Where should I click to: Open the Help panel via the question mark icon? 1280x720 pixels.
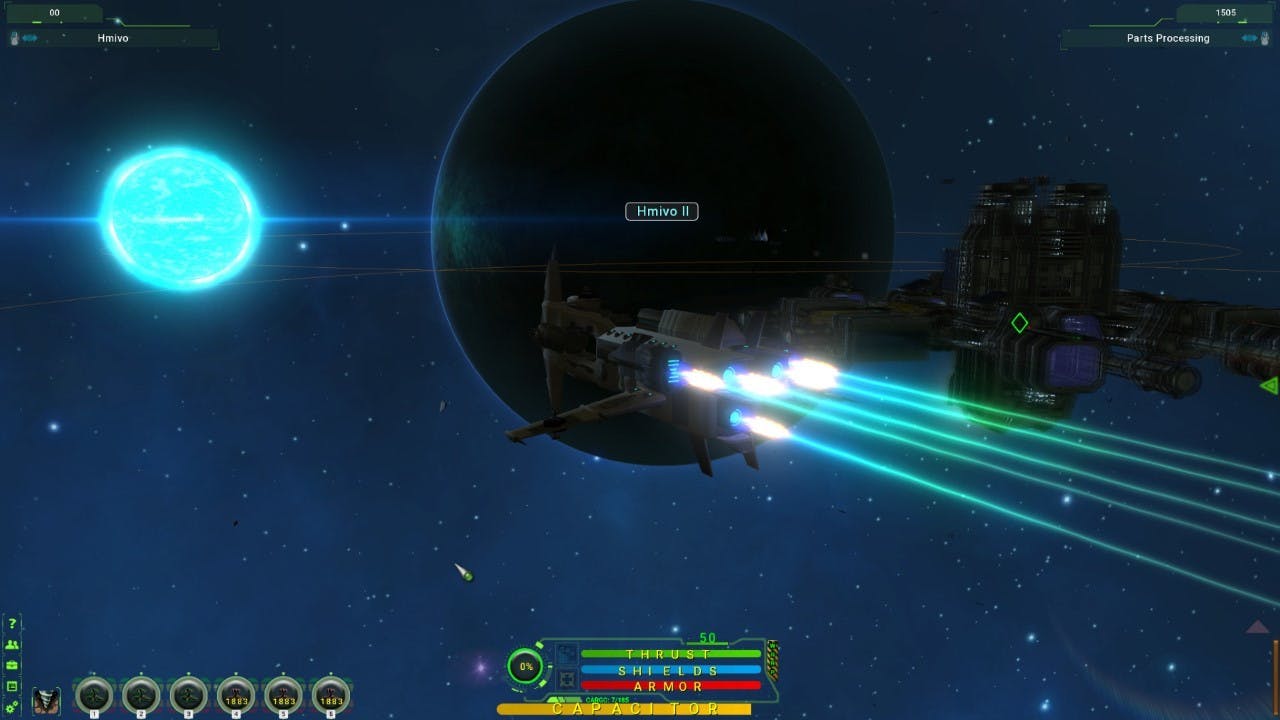[12, 623]
